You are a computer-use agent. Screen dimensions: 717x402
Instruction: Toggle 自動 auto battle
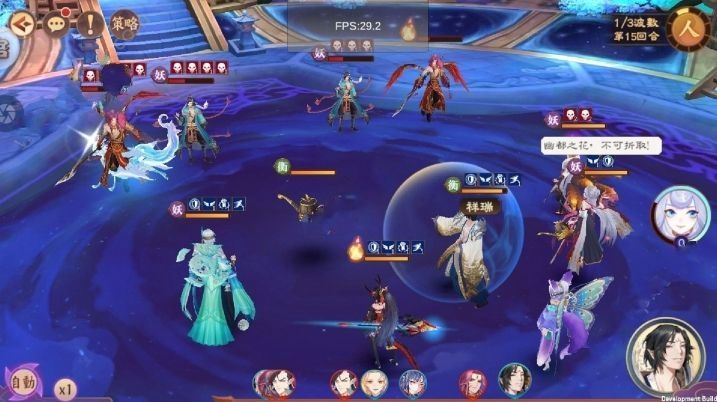pyautogui.click(x=24, y=383)
